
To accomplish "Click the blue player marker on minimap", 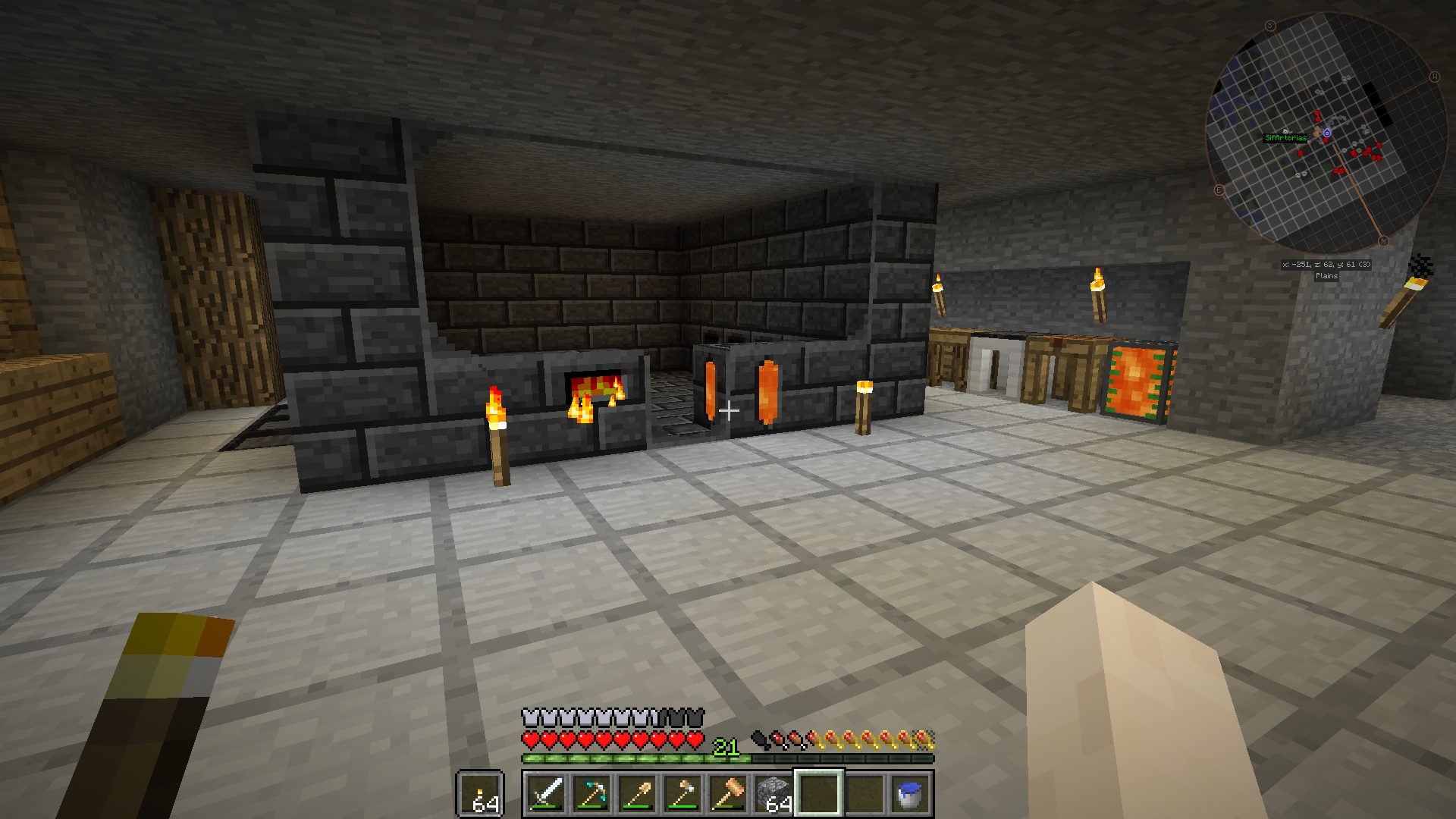I will click(x=1327, y=133).
